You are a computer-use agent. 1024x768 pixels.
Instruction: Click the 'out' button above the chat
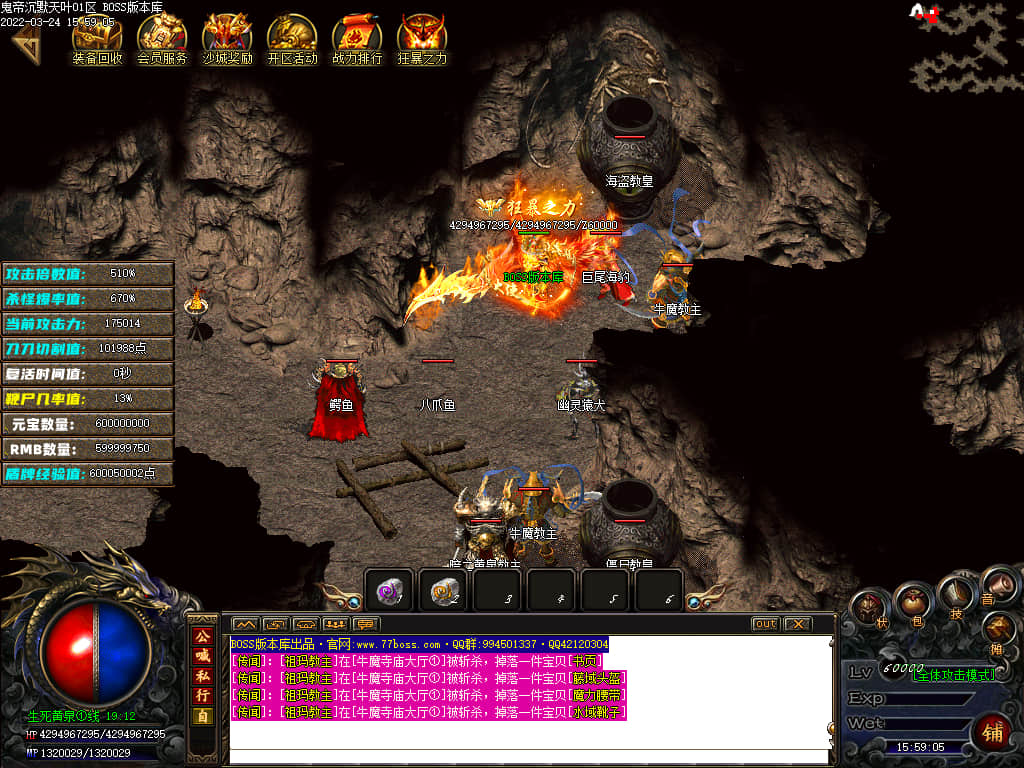[x=765, y=624]
